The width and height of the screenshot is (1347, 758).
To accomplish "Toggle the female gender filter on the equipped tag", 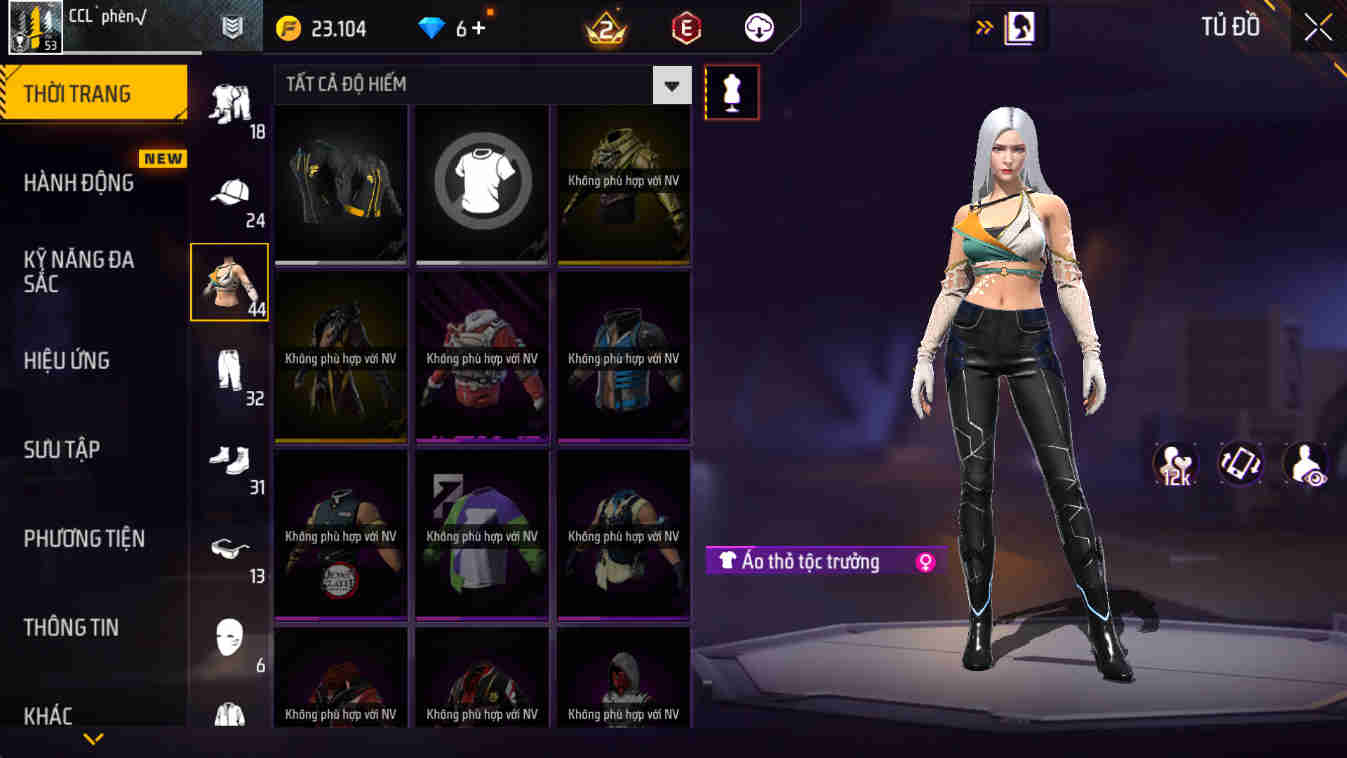I will point(922,561).
